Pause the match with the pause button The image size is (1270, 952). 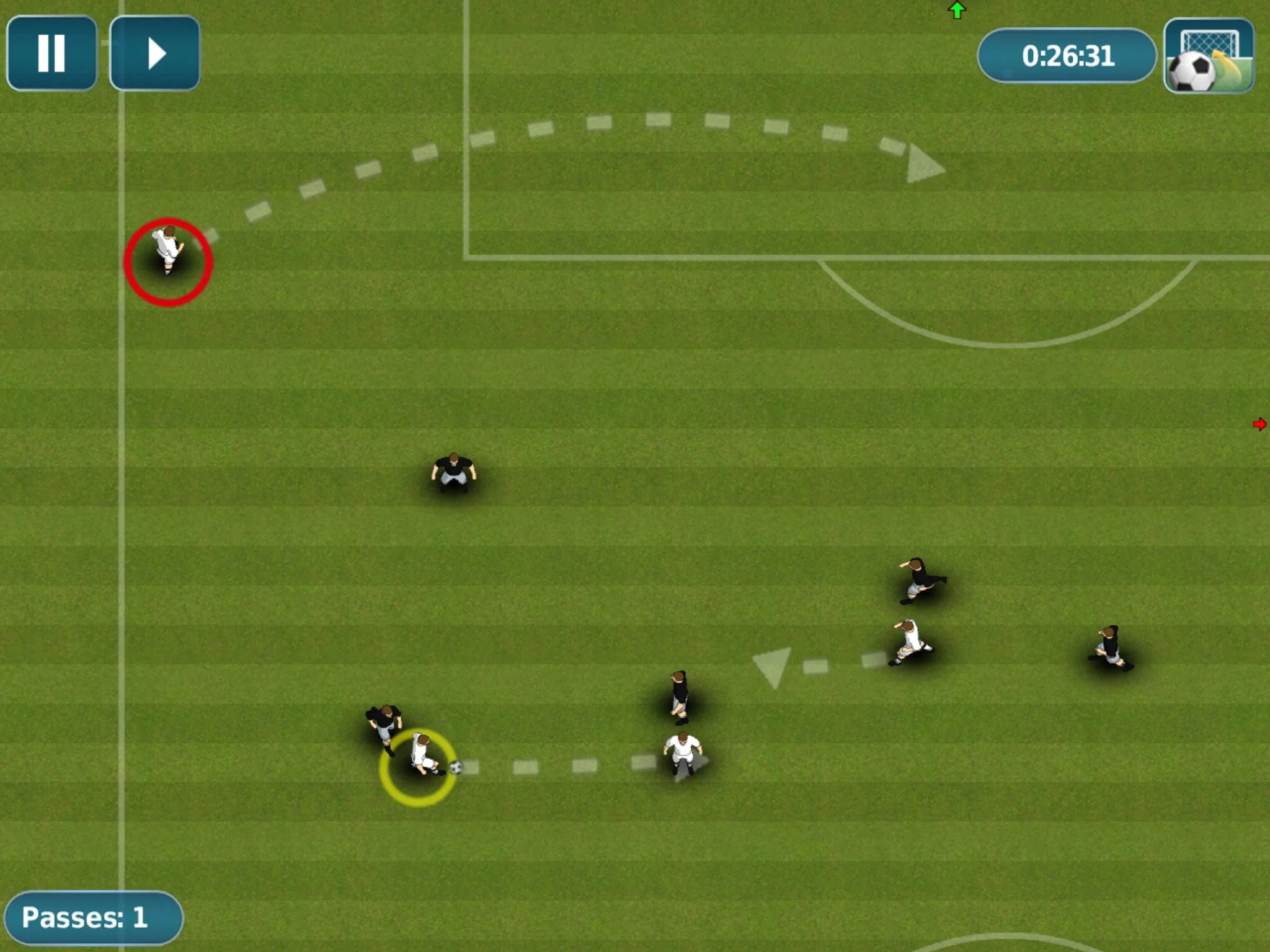pyautogui.click(x=51, y=53)
